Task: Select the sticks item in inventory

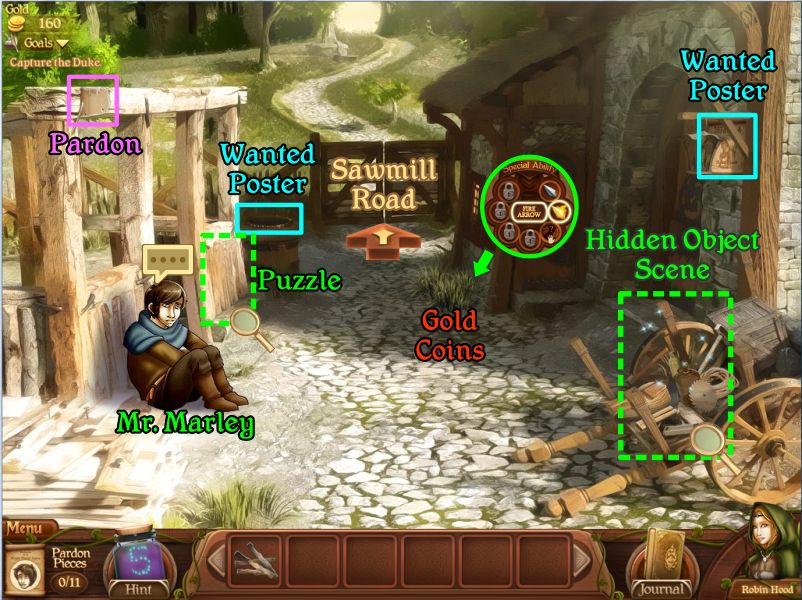Action: click(256, 560)
